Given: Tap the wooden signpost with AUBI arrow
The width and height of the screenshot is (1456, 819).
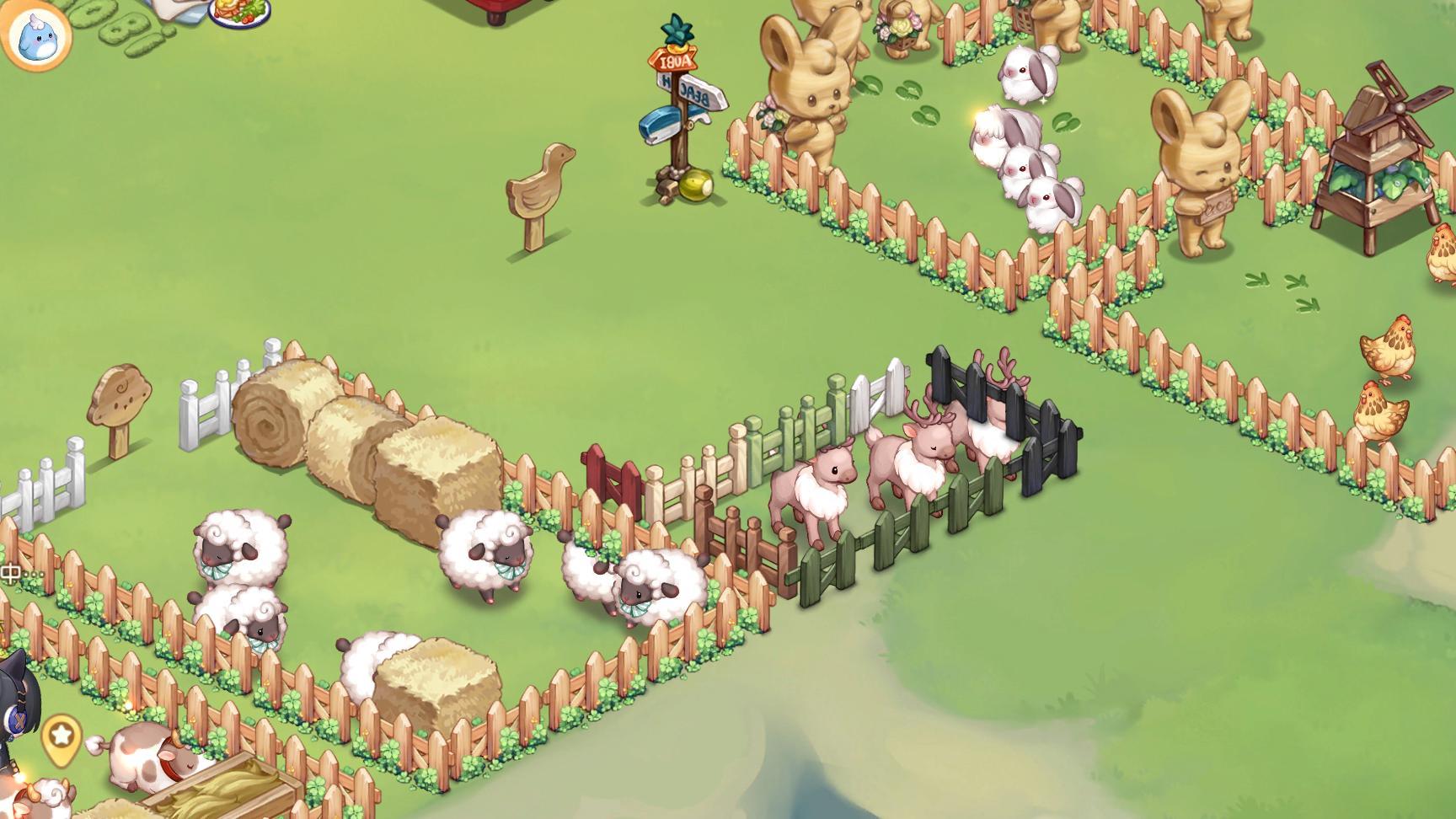Looking at the screenshot, I should pyautogui.click(x=674, y=61).
